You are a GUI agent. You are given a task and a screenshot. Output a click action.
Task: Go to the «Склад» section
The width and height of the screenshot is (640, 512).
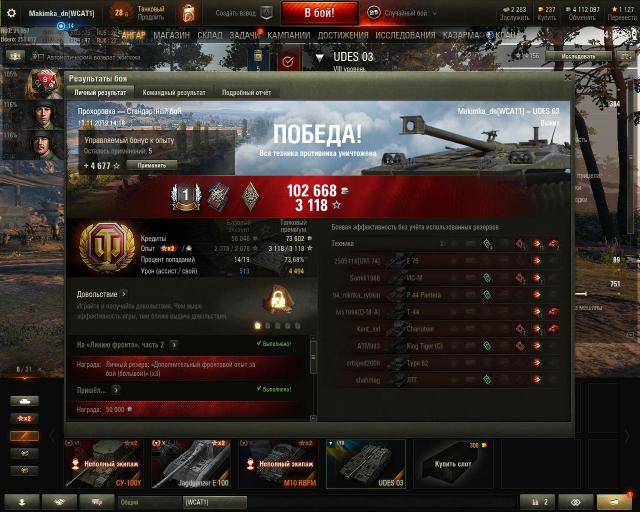[x=210, y=34]
